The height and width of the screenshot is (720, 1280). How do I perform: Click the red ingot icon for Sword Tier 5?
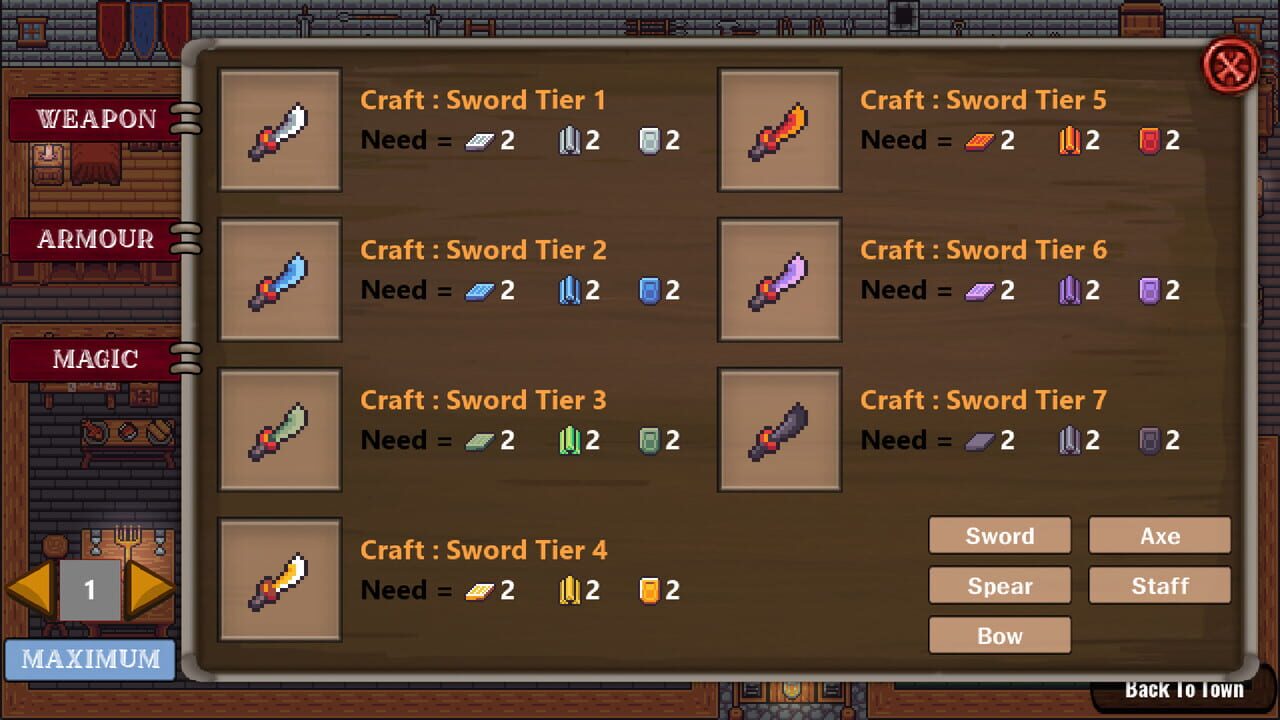pyautogui.click(x=1147, y=140)
